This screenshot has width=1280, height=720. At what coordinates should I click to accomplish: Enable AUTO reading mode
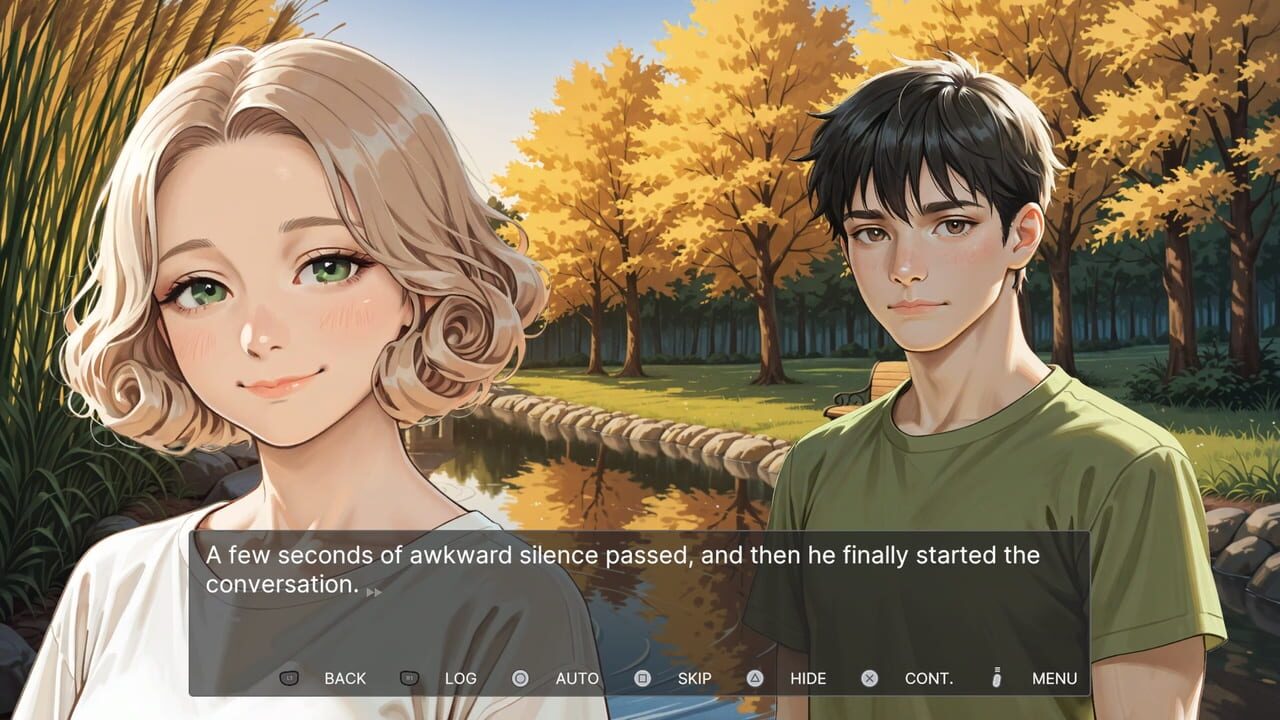577,679
